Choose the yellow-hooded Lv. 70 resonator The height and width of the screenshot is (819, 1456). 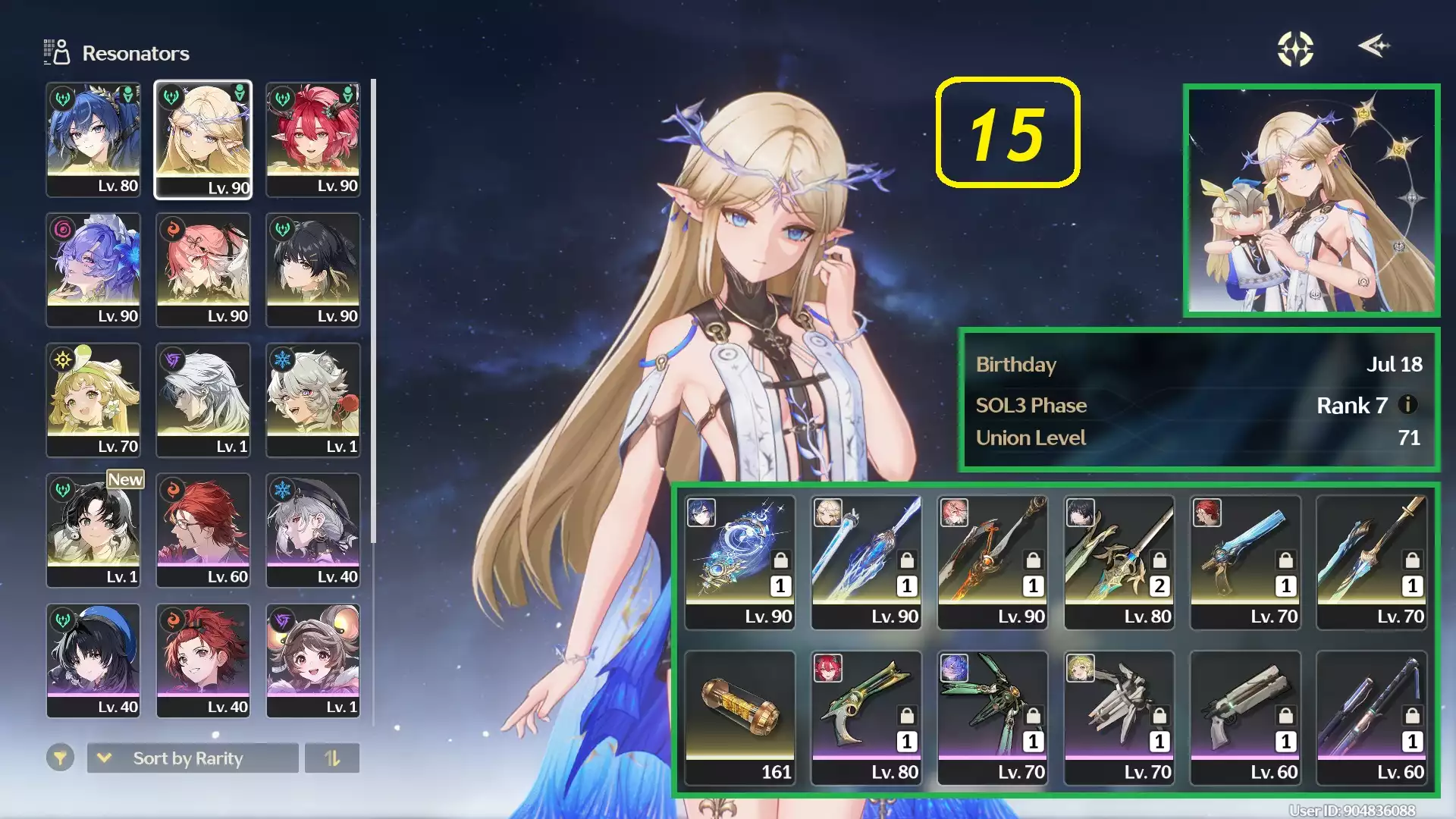93,400
